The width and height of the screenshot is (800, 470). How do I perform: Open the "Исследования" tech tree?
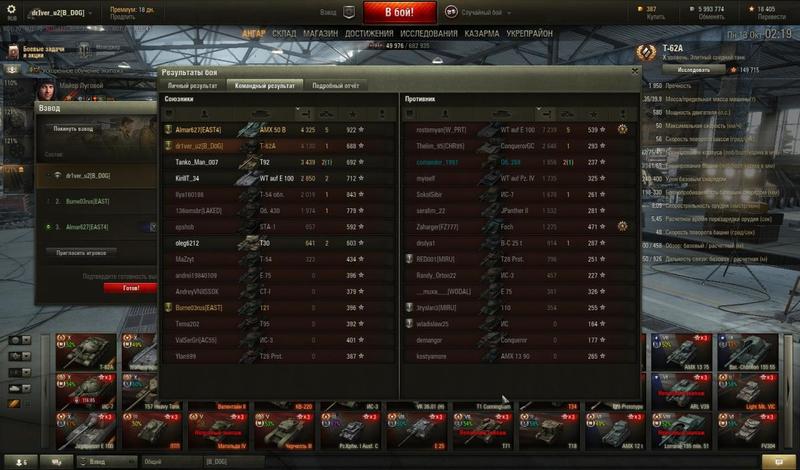coord(422,33)
